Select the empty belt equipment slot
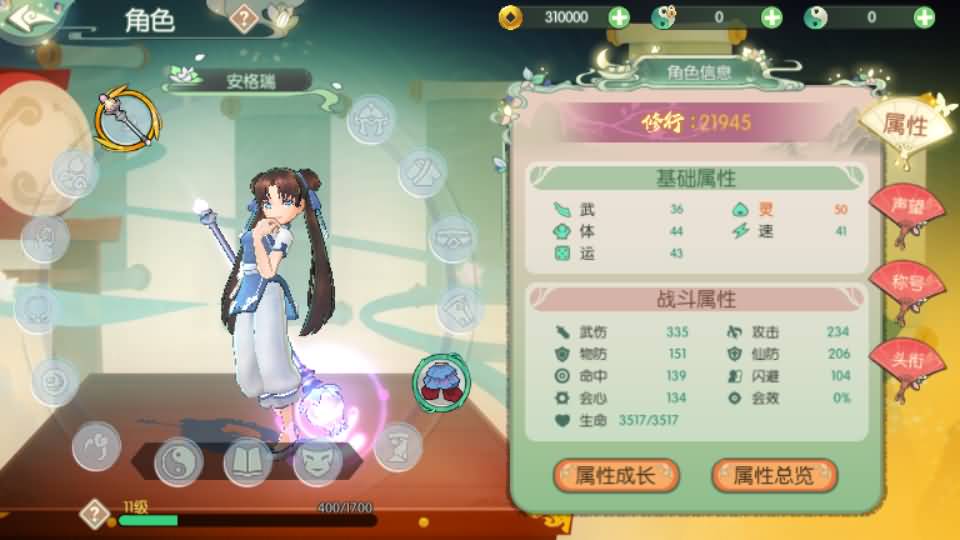 point(452,239)
